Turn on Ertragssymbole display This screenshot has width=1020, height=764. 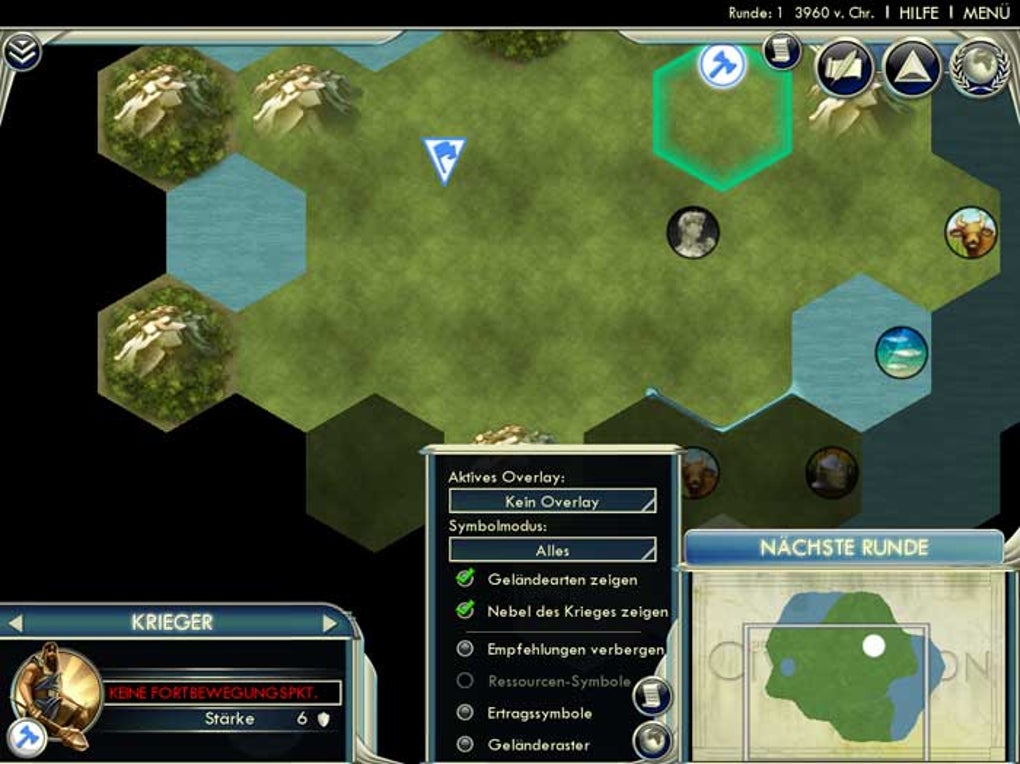pyautogui.click(x=465, y=713)
